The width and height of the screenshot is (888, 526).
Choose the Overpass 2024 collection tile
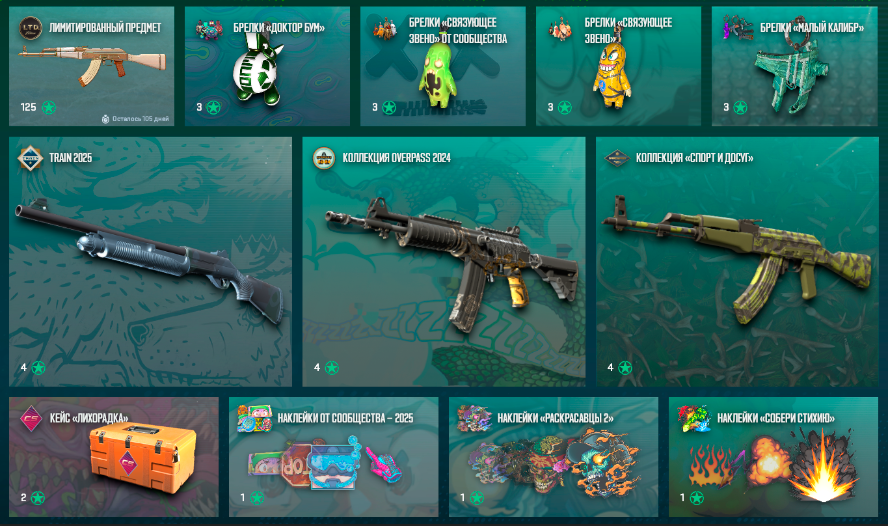(444, 262)
